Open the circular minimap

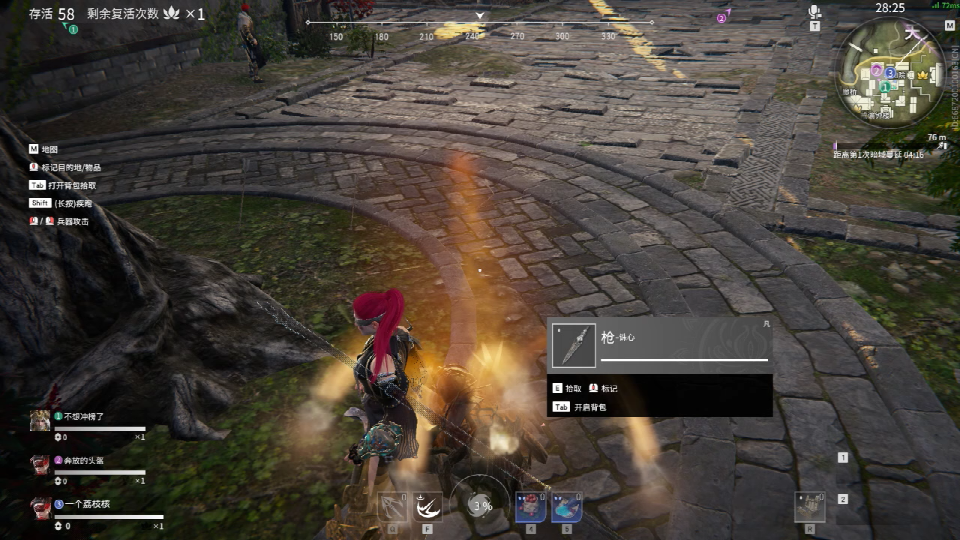tap(893, 70)
